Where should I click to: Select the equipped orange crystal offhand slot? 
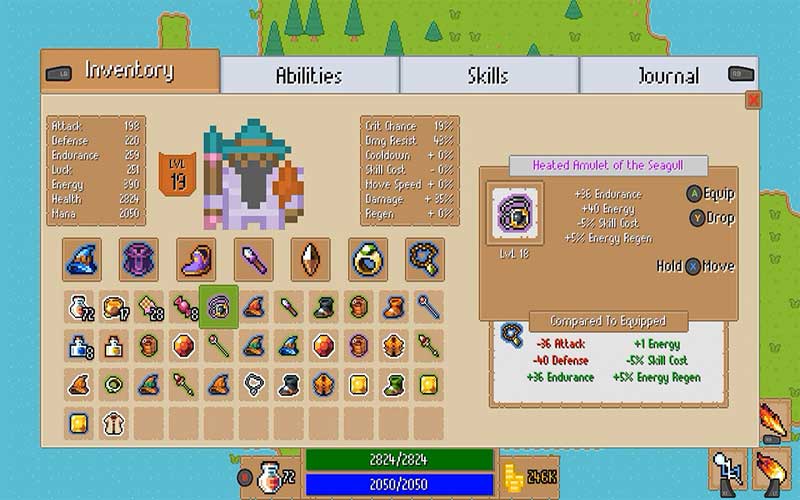[x=310, y=259]
